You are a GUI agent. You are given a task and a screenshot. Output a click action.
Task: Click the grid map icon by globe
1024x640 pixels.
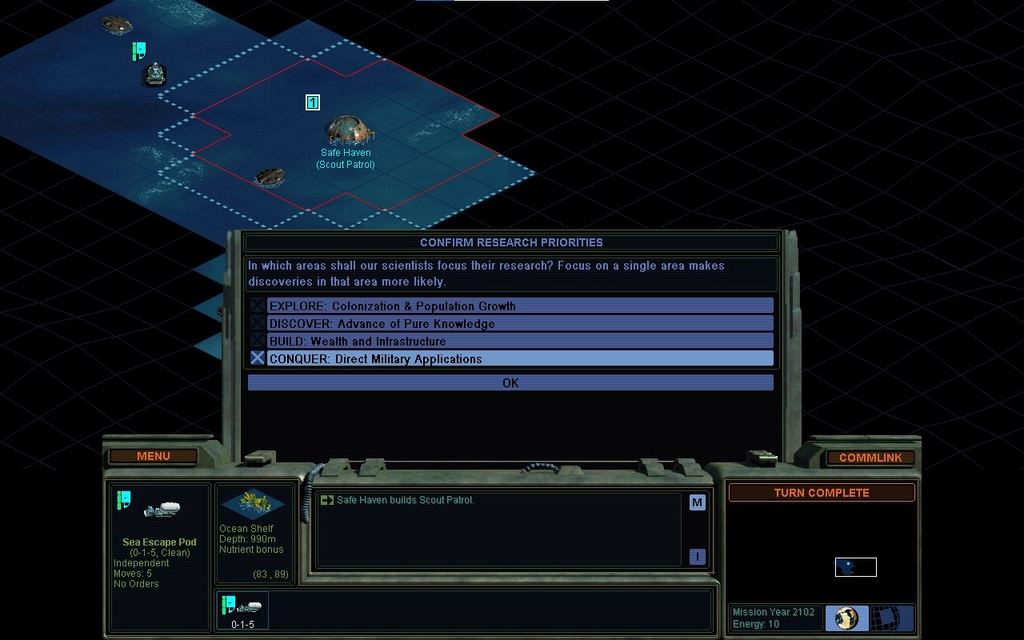(886, 618)
